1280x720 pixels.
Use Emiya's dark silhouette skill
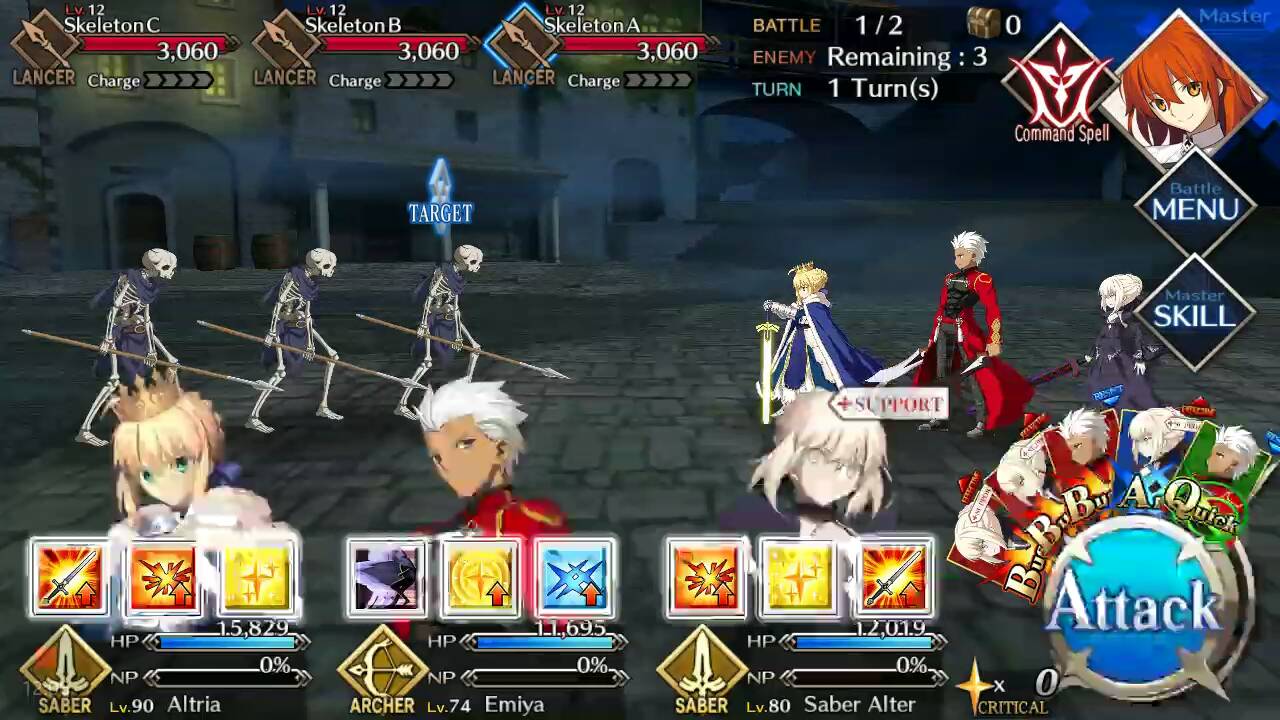(387, 578)
